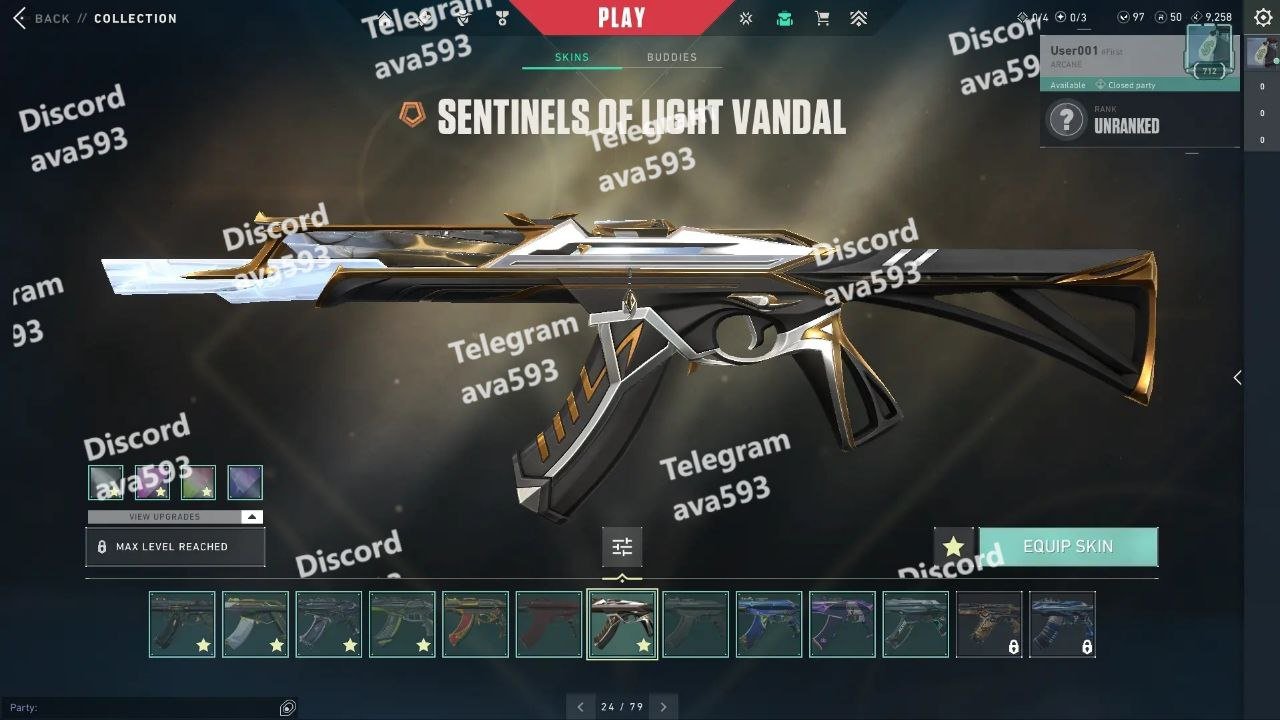
Task: Choose the green-red variant swatch
Action: tap(198, 482)
